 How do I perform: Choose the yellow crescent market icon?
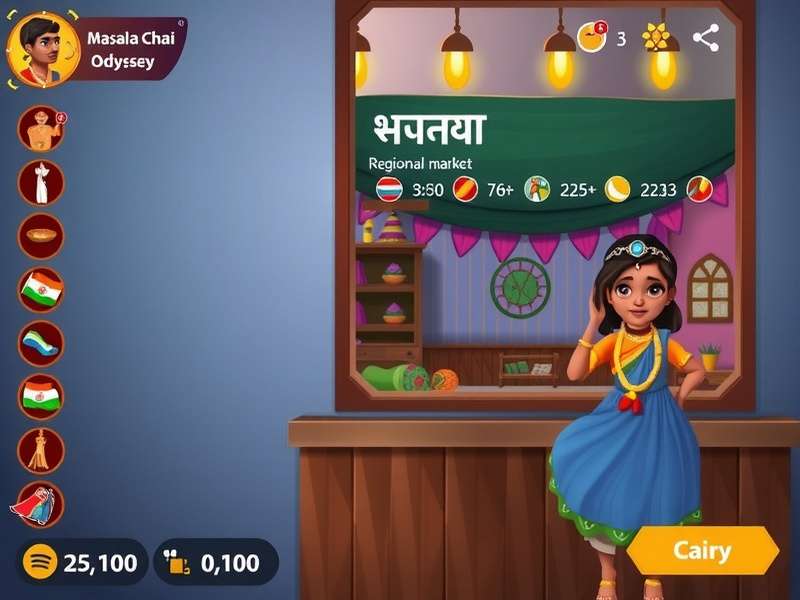618,188
